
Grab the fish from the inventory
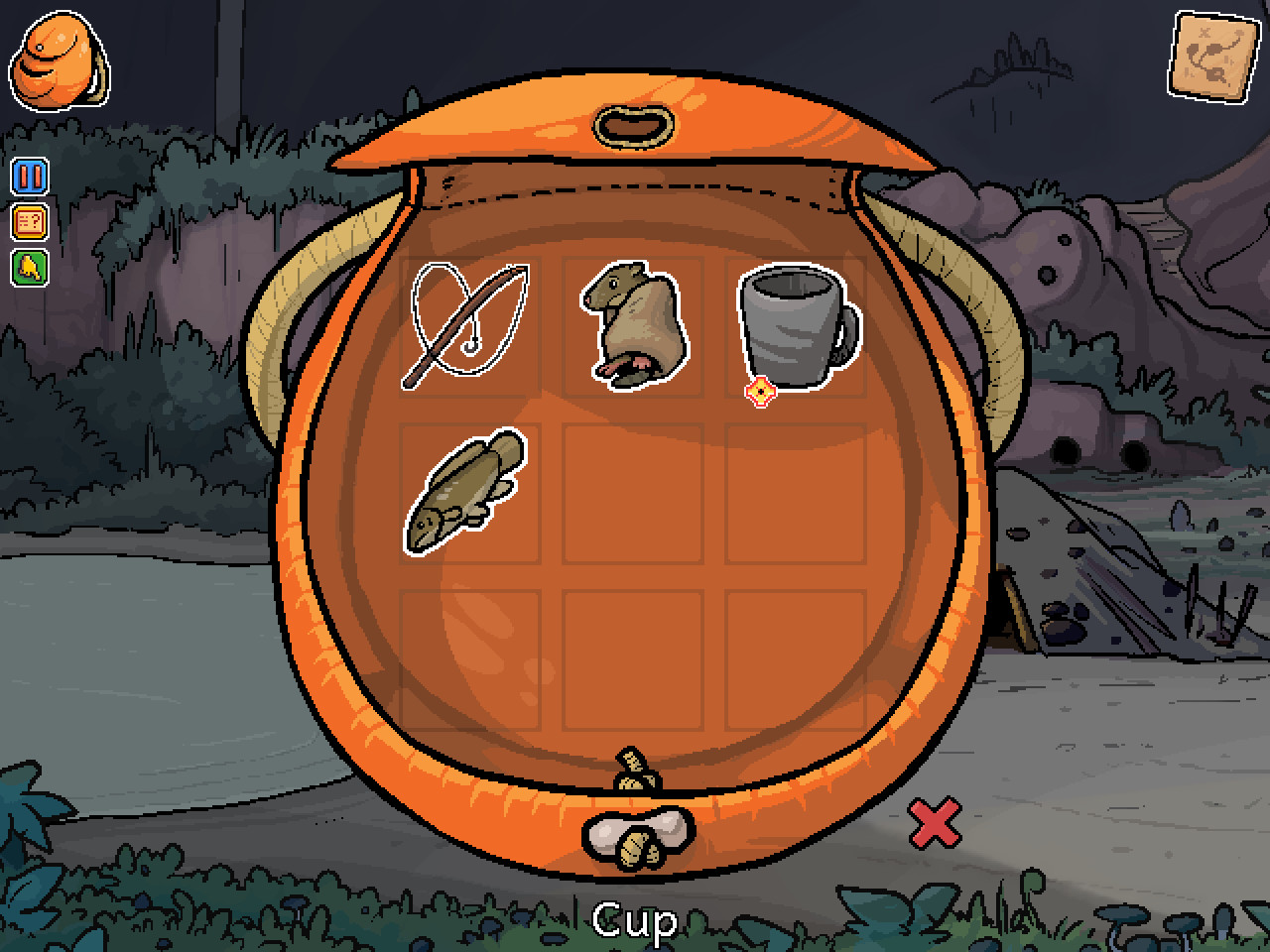[466, 491]
